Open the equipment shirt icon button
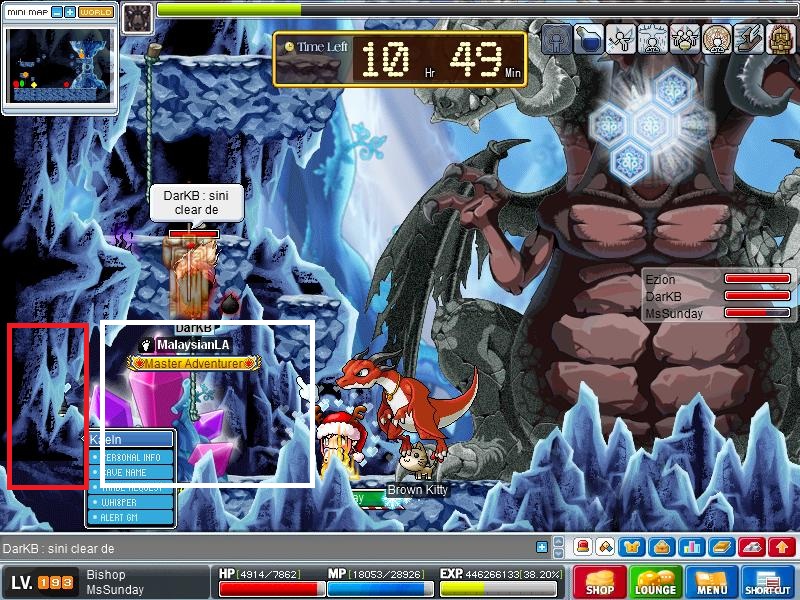Screen dimensions: 800x600 [633, 547]
